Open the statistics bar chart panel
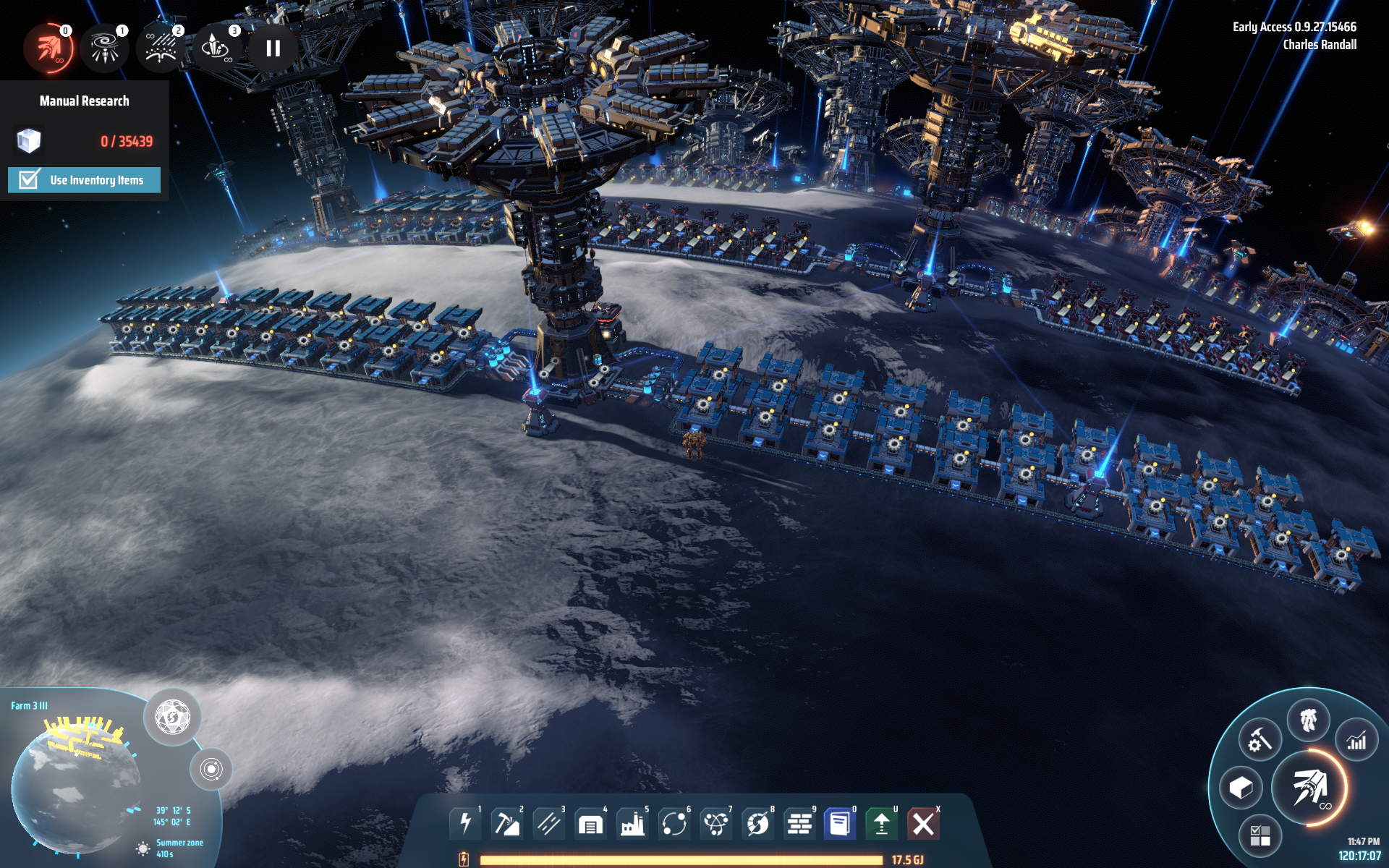The image size is (1389, 868). (1356, 740)
